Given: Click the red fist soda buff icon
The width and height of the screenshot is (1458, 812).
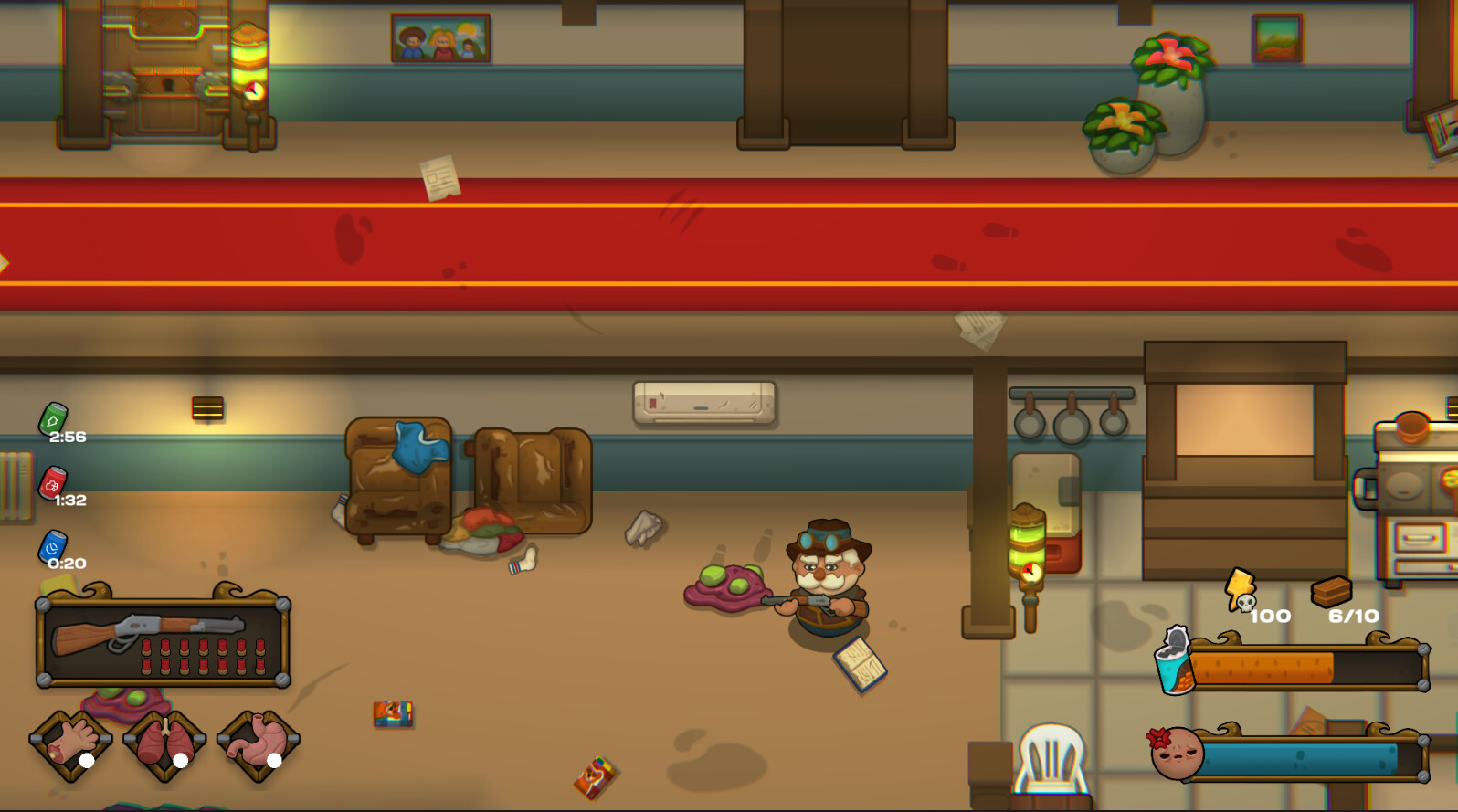Looking at the screenshot, I should click(52, 485).
